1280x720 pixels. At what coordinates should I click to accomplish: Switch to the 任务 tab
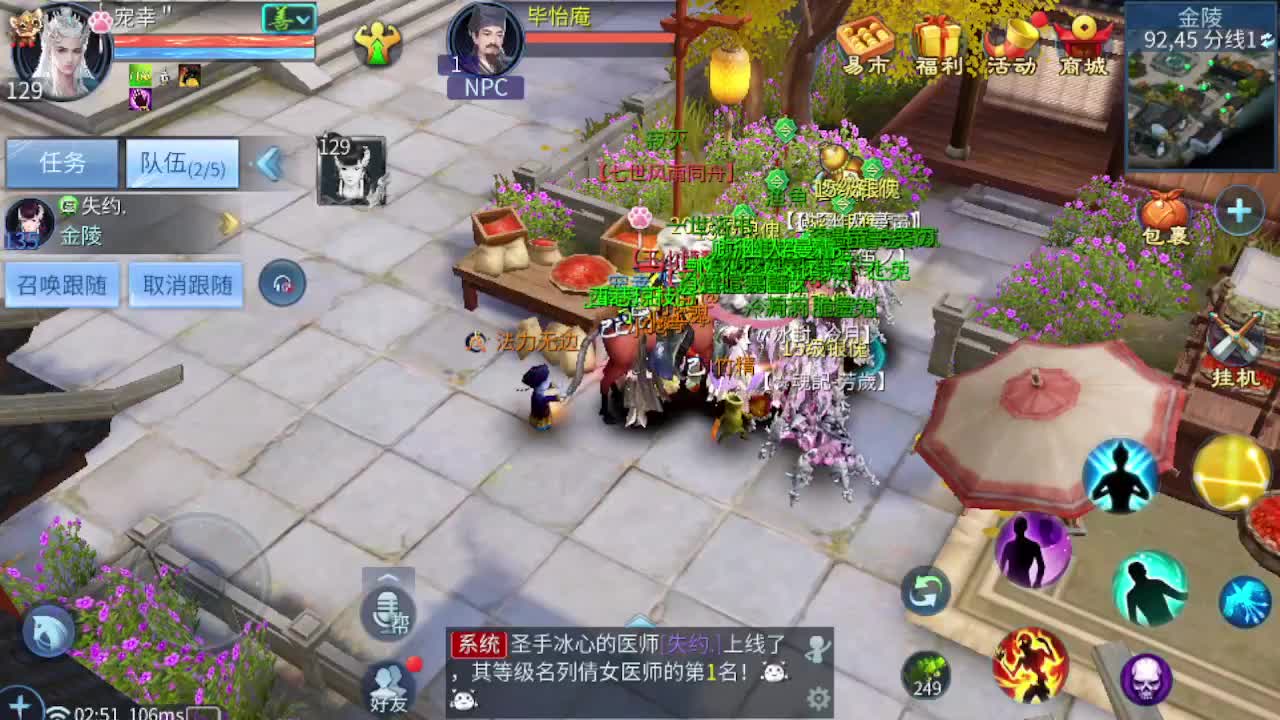(x=62, y=162)
